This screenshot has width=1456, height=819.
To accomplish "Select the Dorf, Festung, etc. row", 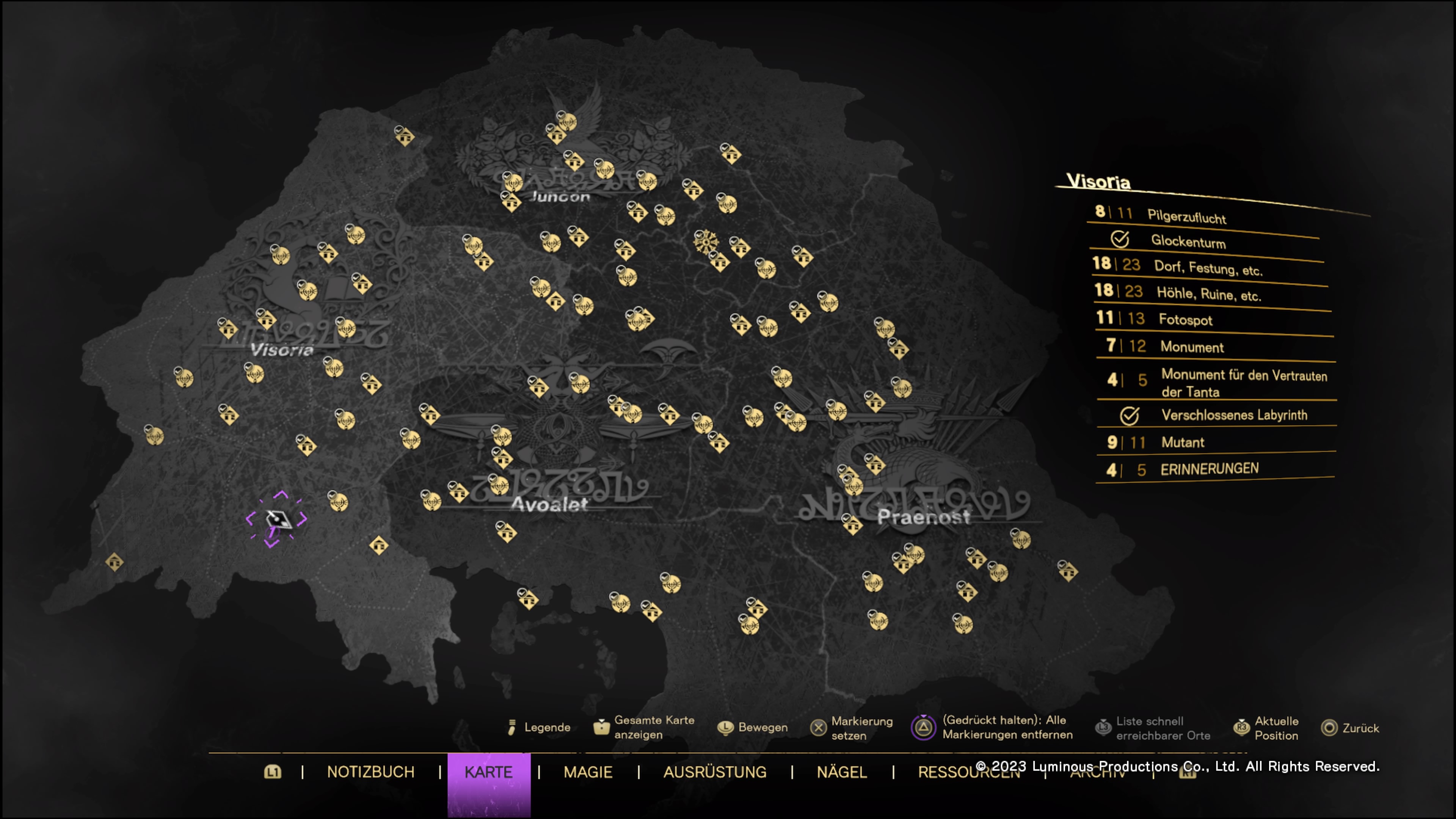I will [1207, 267].
